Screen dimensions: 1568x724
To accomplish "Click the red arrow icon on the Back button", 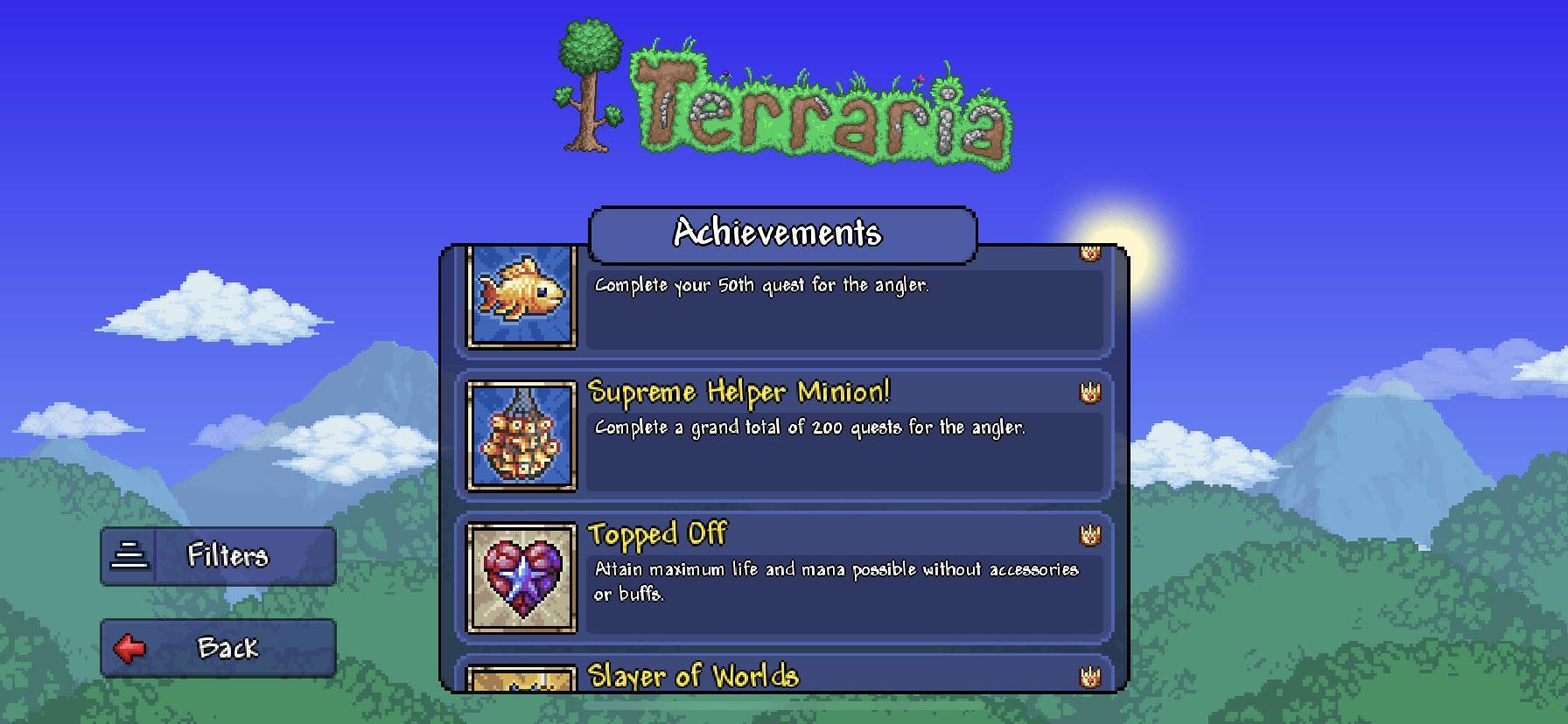I will pos(129,647).
